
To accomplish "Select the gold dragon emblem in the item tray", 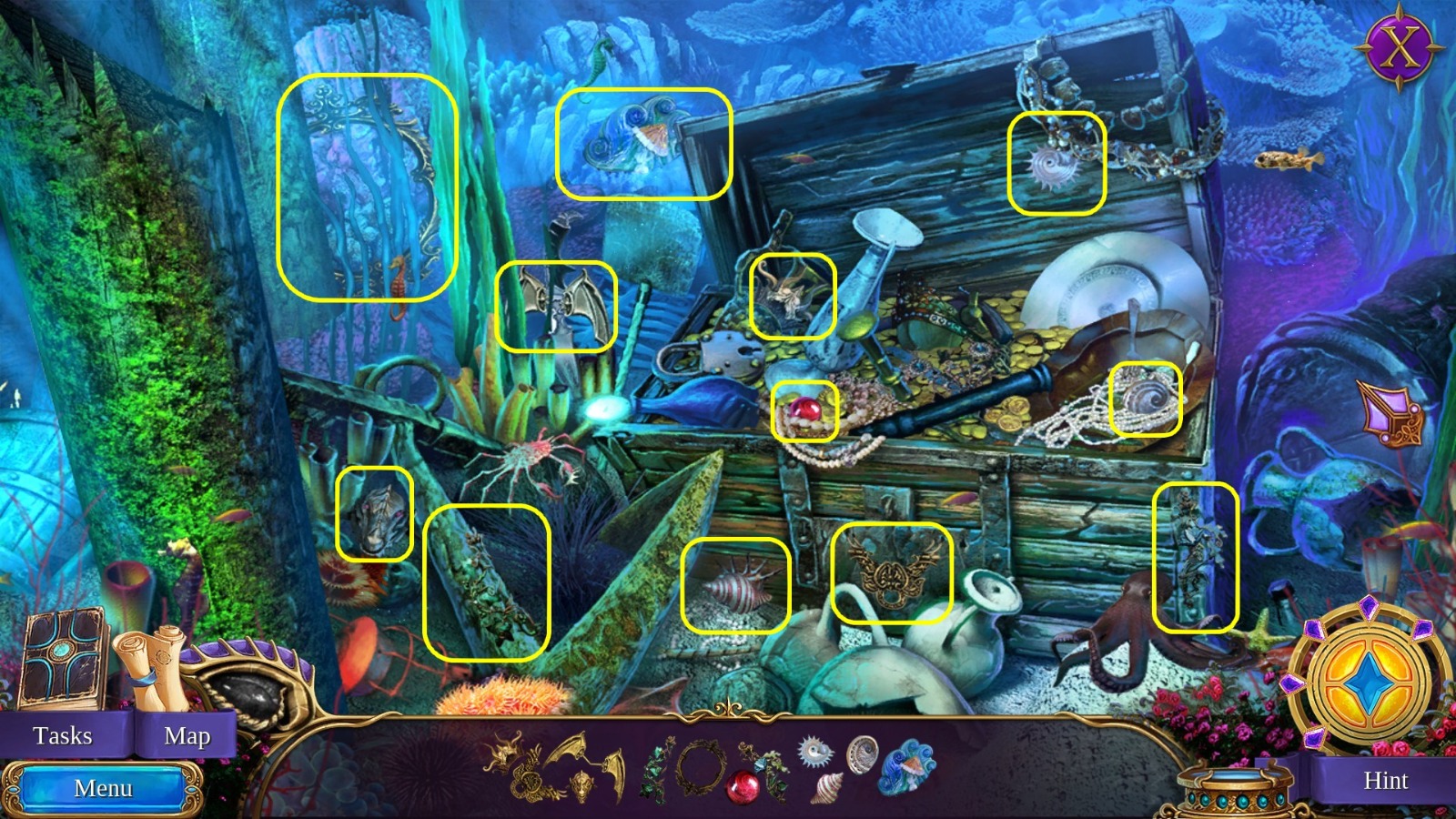I will [x=502, y=755].
